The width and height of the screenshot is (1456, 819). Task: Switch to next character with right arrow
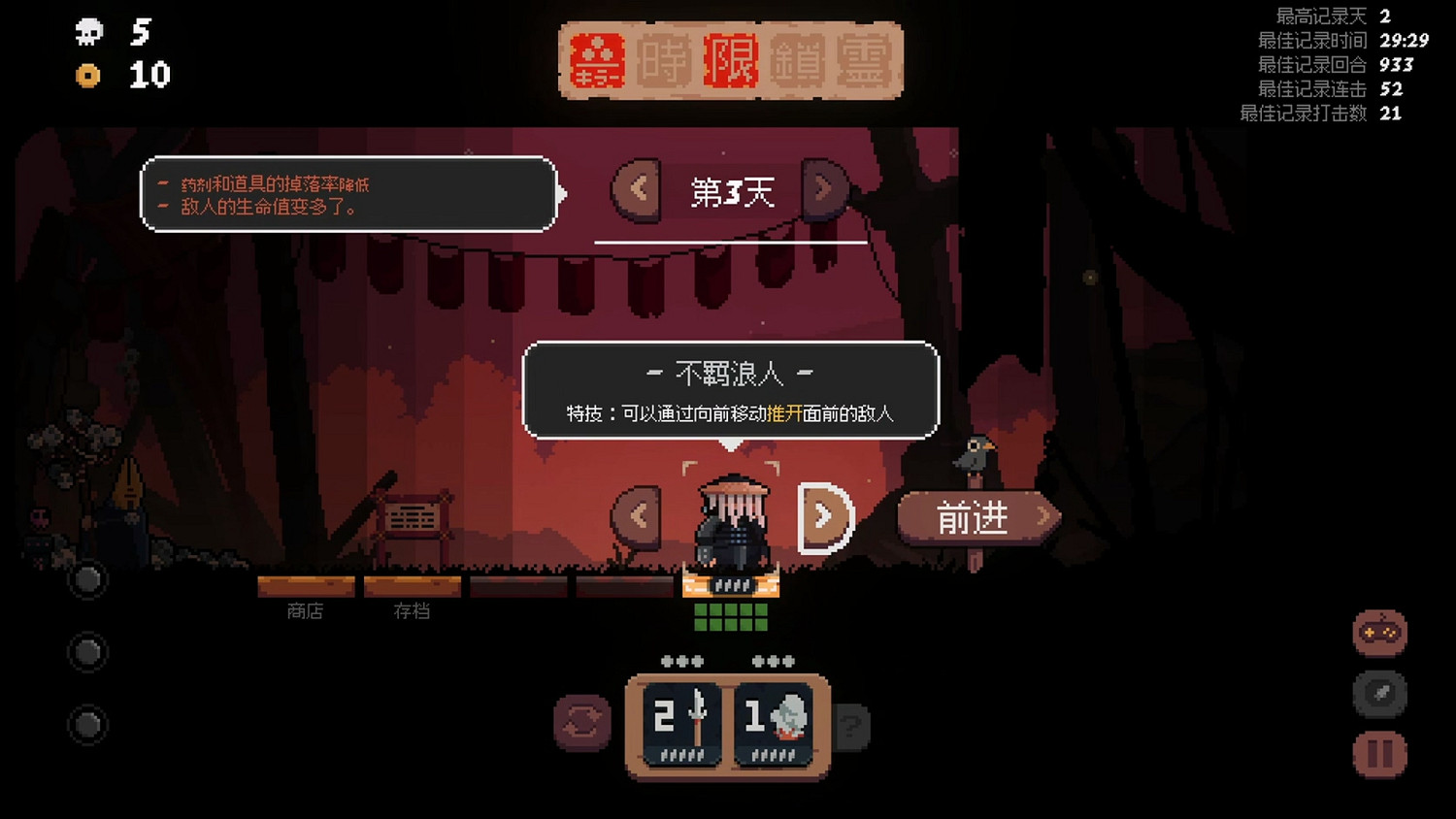tap(824, 514)
